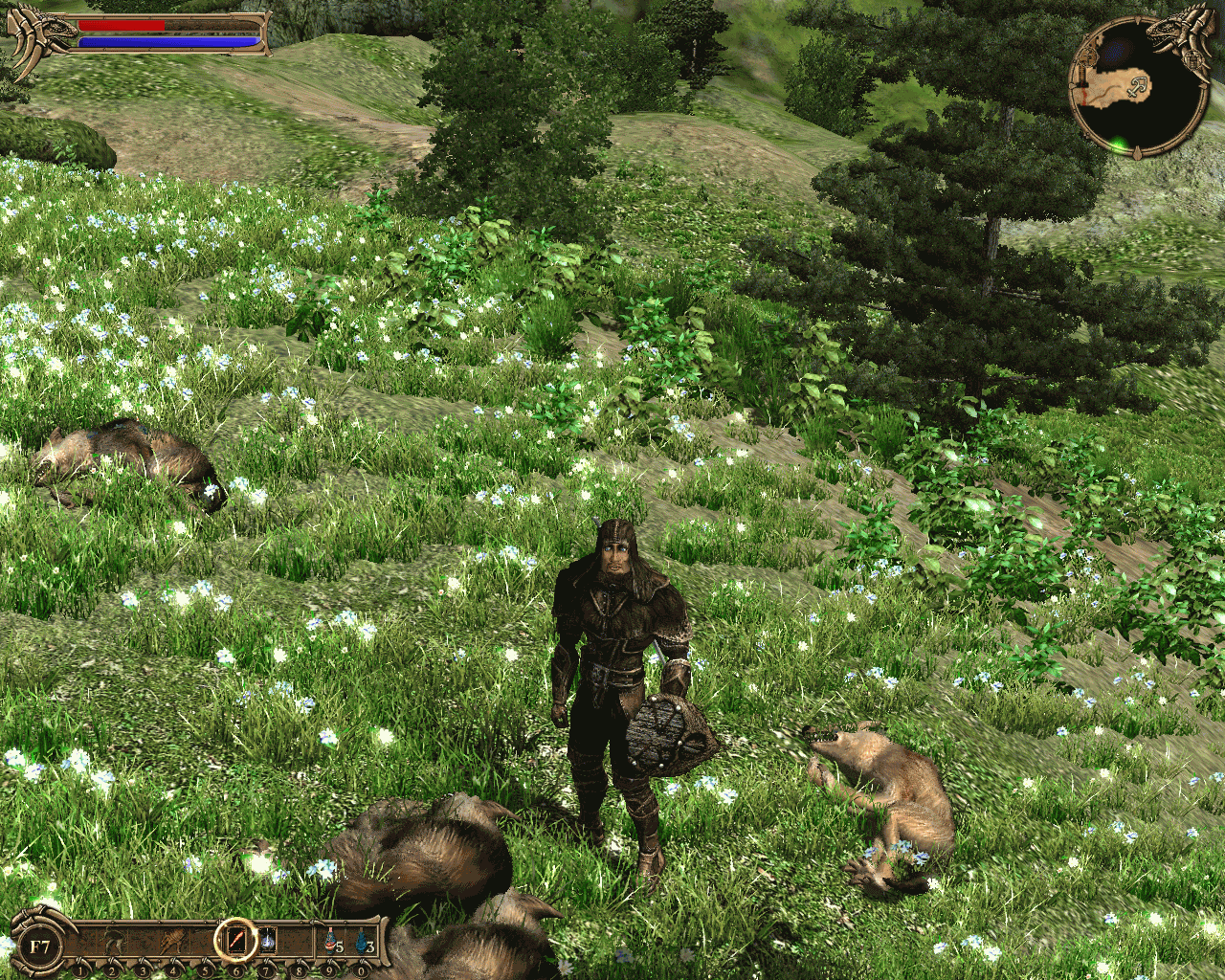Viewport: 1225px width, 980px height.
Task: Activate the blue glowing orb spell card
Action: click(x=268, y=942)
